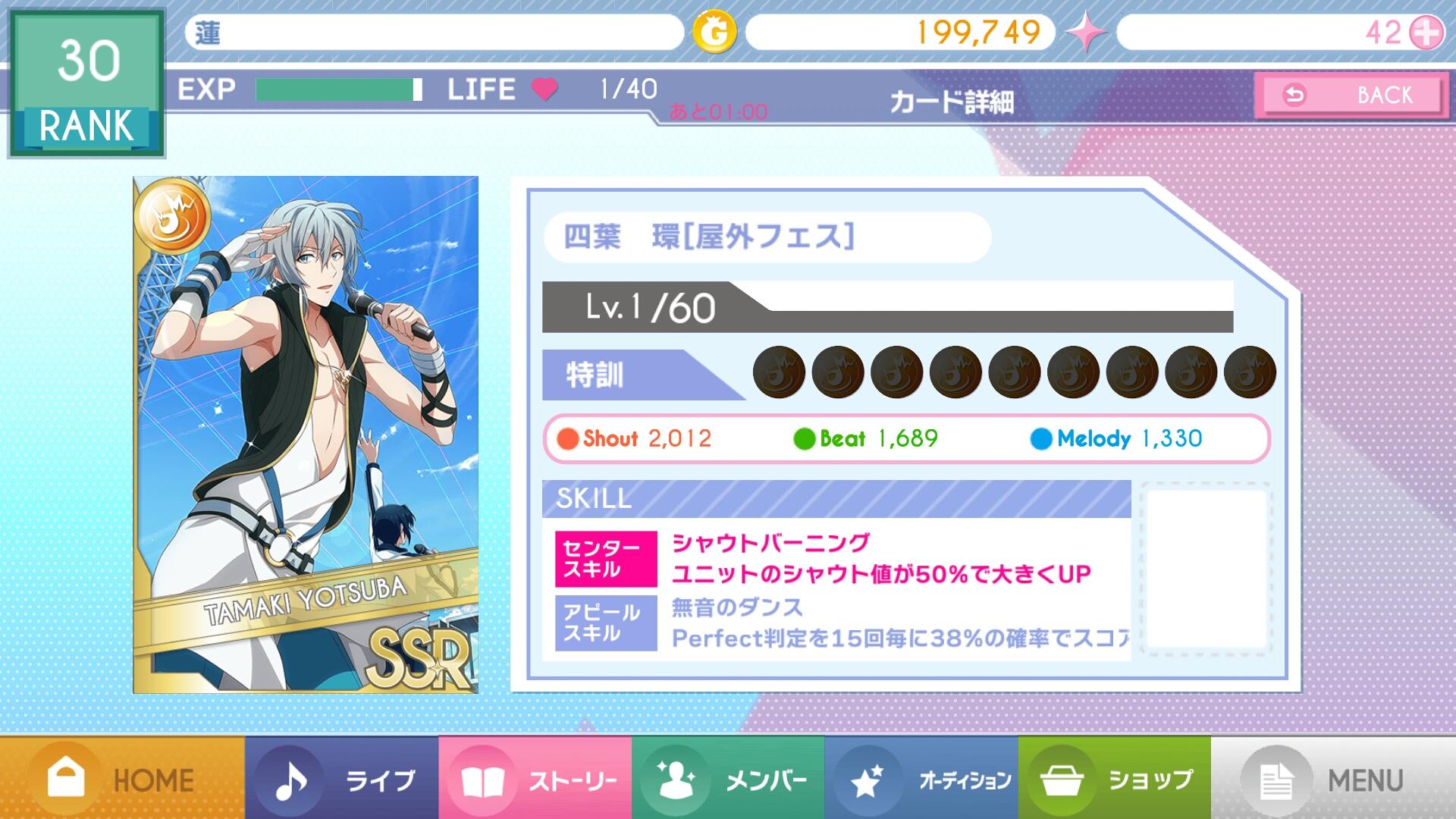Open the オーディション (Audition) page

coord(921,779)
